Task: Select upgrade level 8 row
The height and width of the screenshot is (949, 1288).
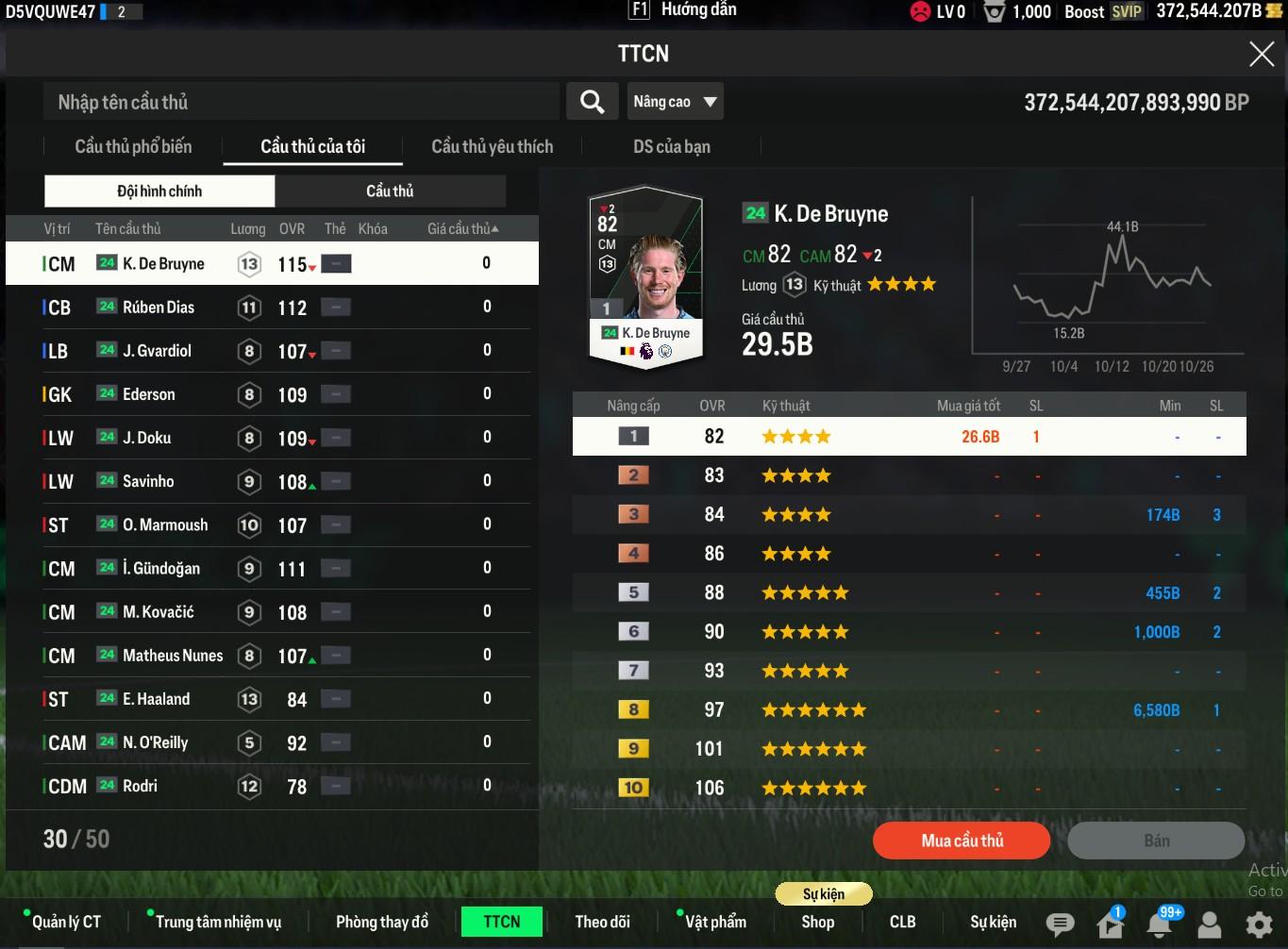Action: point(909,709)
